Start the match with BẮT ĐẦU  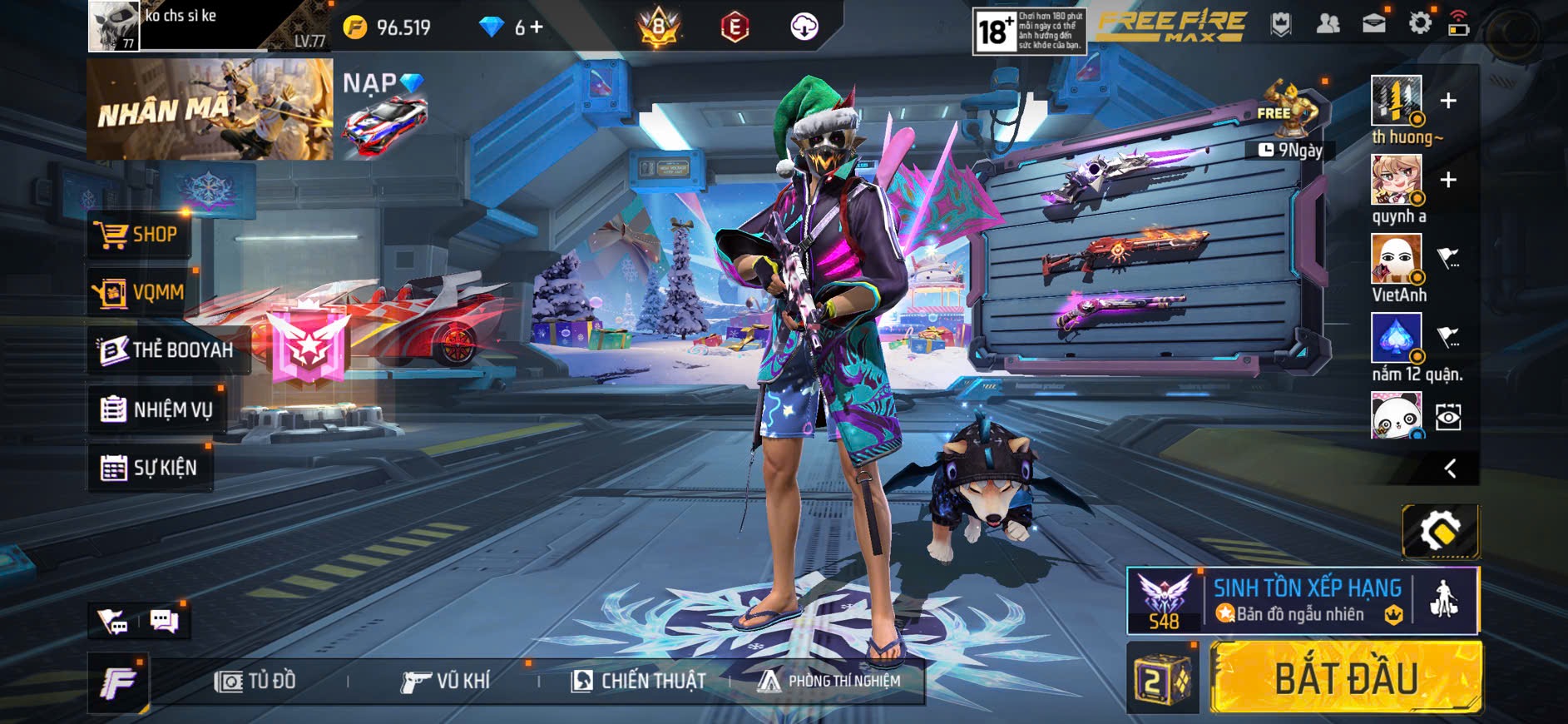pyautogui.click(x=1345, y=677)
